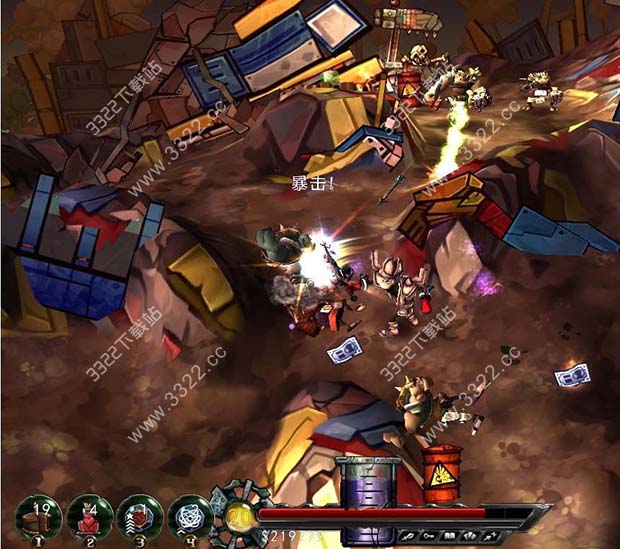The image size is (620, 549).
Task: Select the shield badge ability in slot 3
Action: click(139, 516)
